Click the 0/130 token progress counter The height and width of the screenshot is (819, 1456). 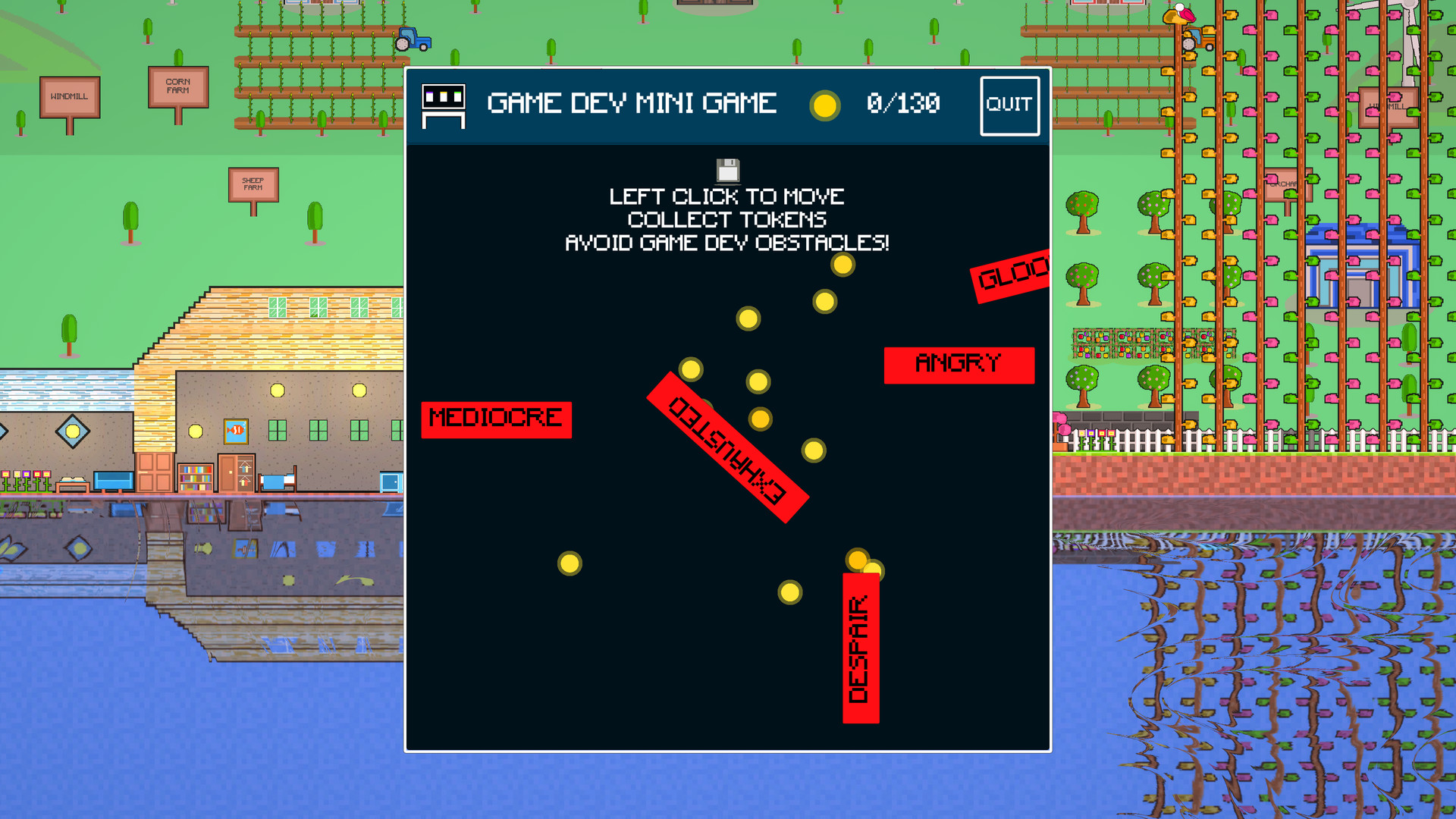pos(902,105)
